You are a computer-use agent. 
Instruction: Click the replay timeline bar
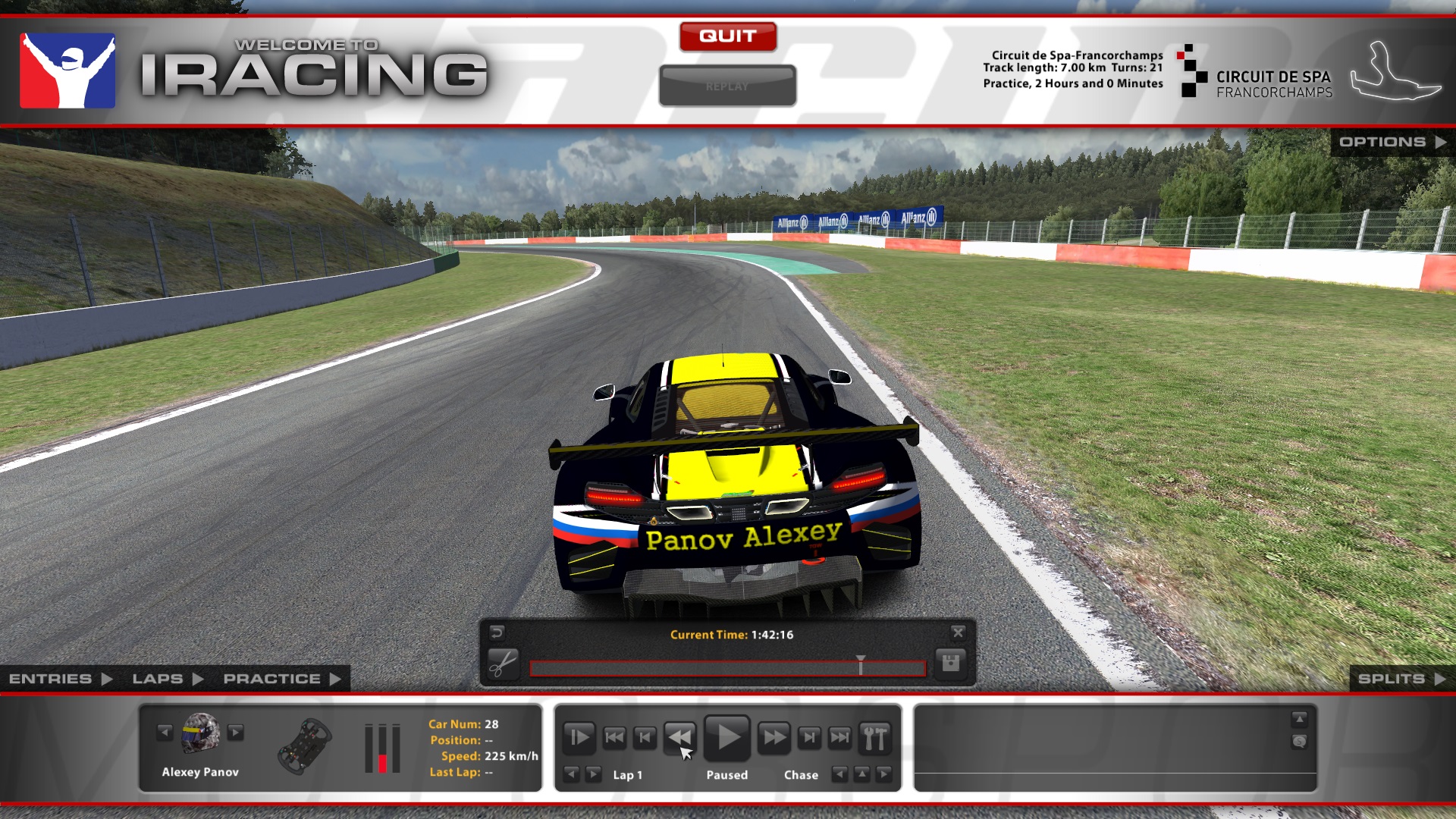point(726,668)
